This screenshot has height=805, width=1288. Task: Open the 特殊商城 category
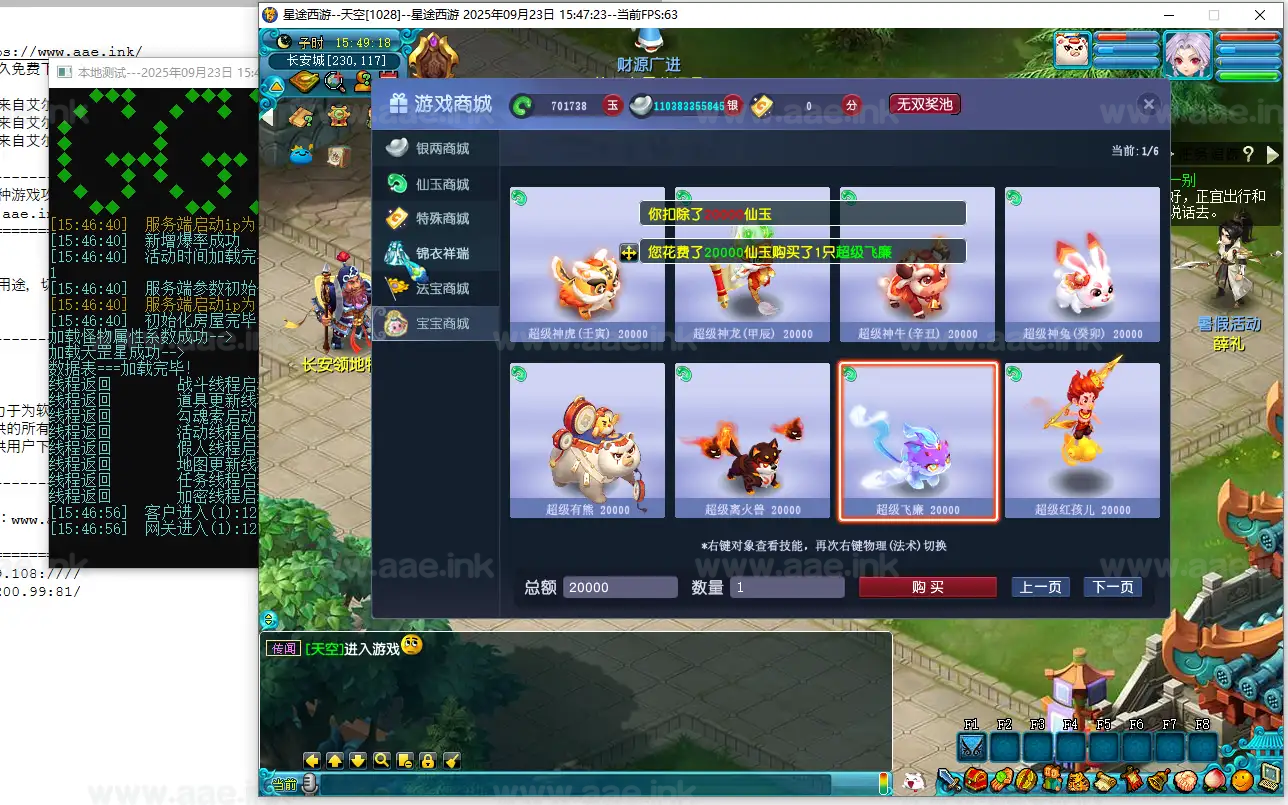tap(435, 218)
